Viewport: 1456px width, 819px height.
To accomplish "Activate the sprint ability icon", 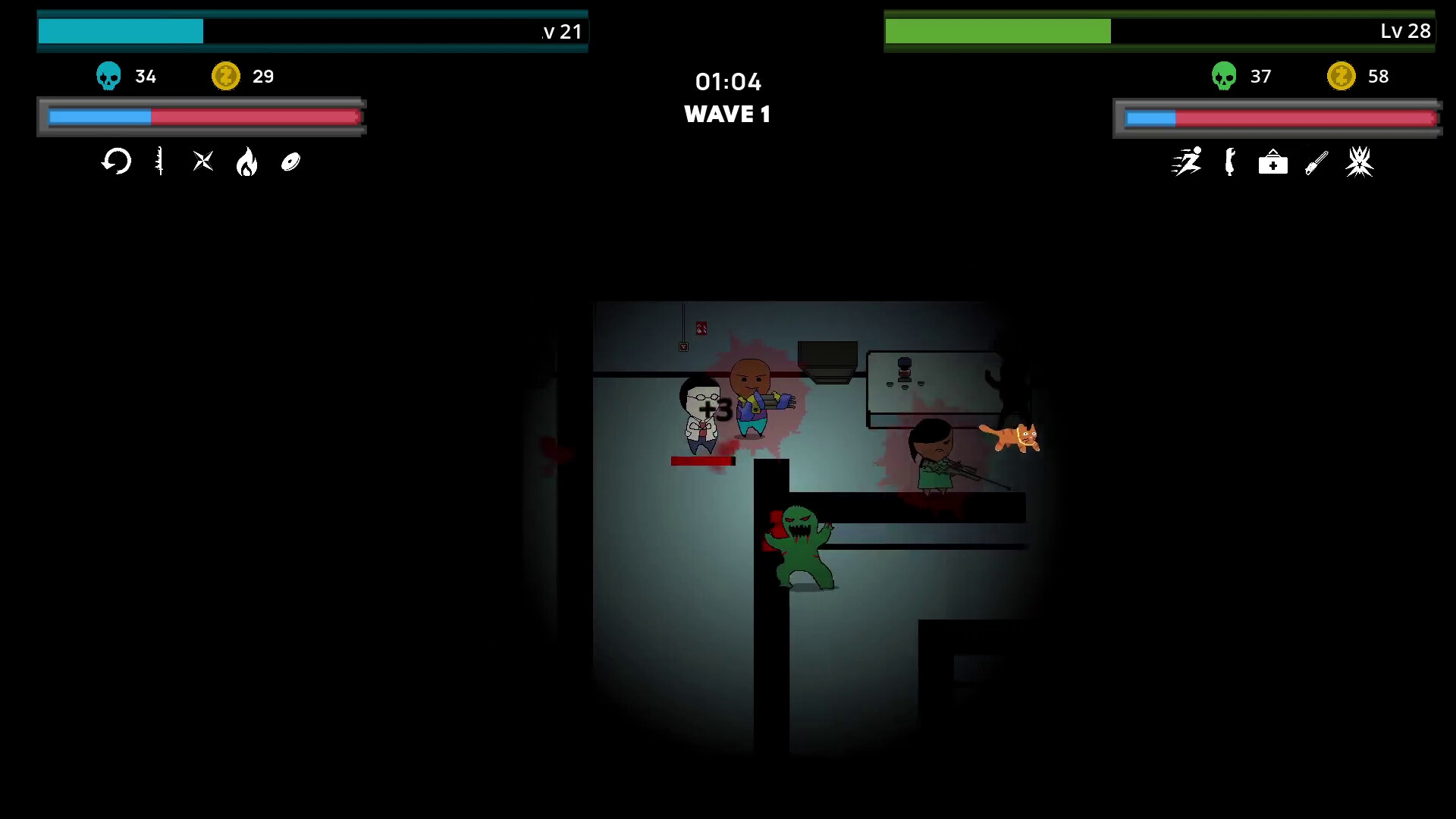I will pos(1187,162).
